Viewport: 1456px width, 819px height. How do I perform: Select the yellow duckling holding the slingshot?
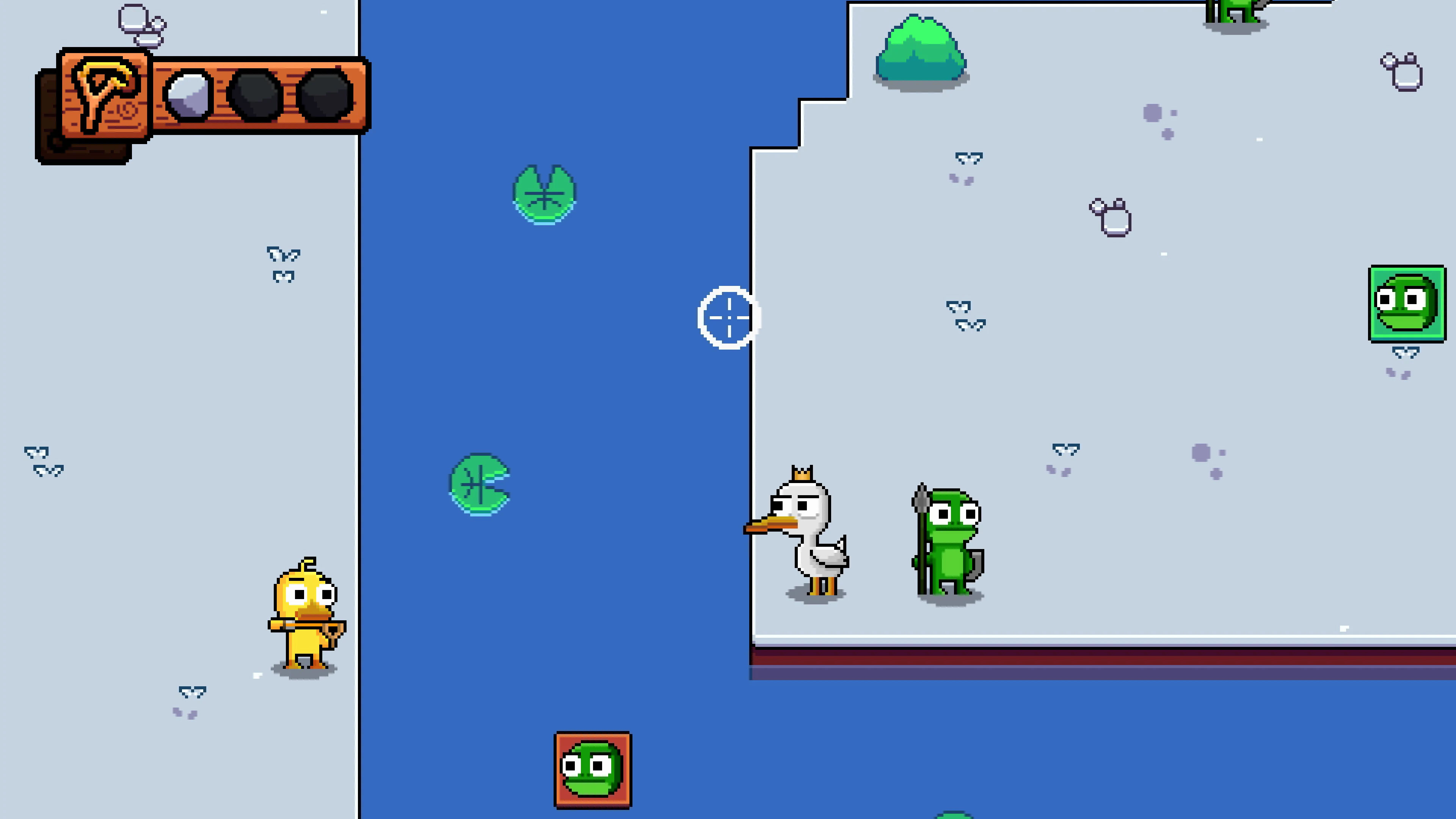click(x=305, y=613)
